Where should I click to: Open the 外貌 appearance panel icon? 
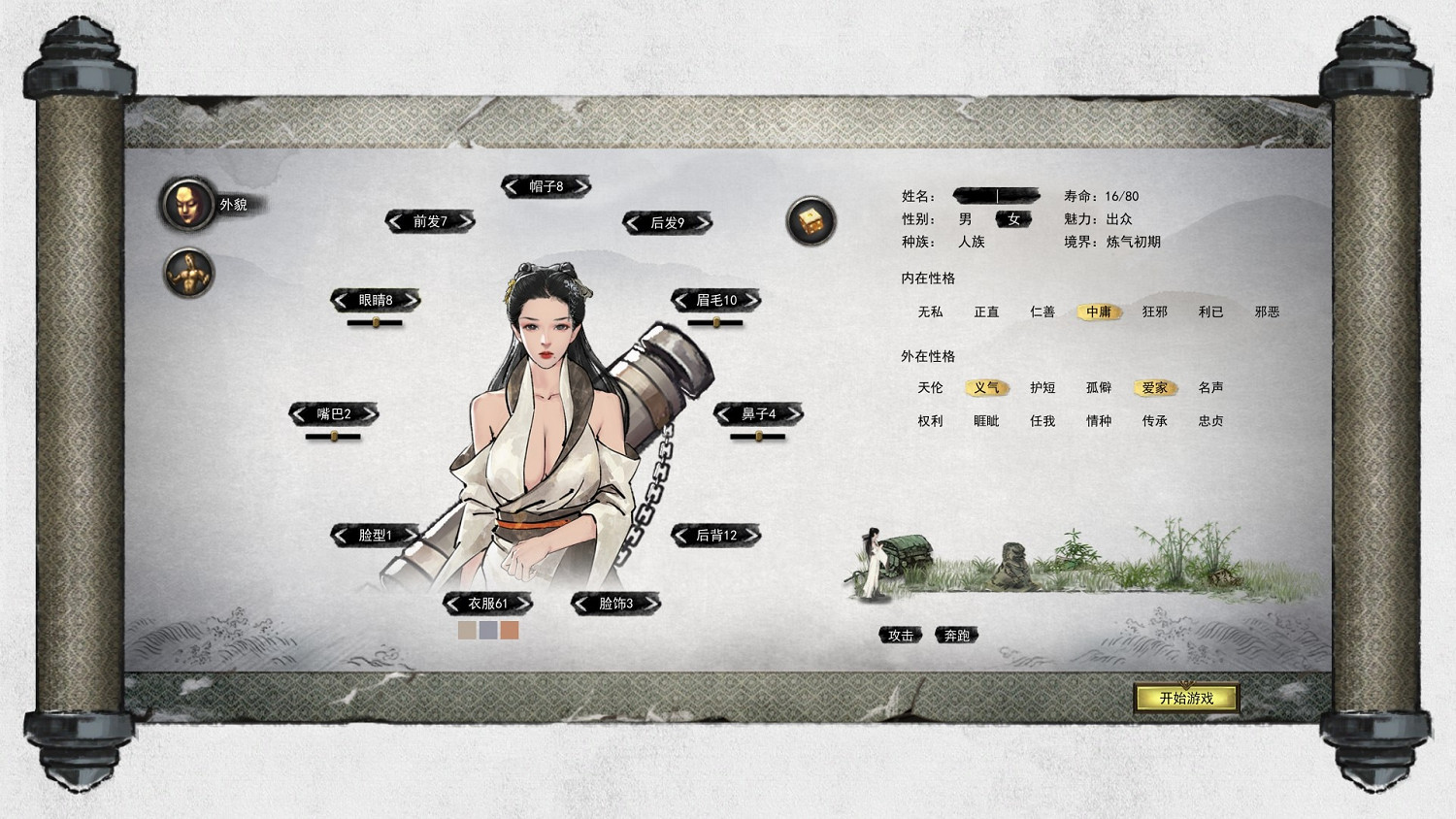187,206
